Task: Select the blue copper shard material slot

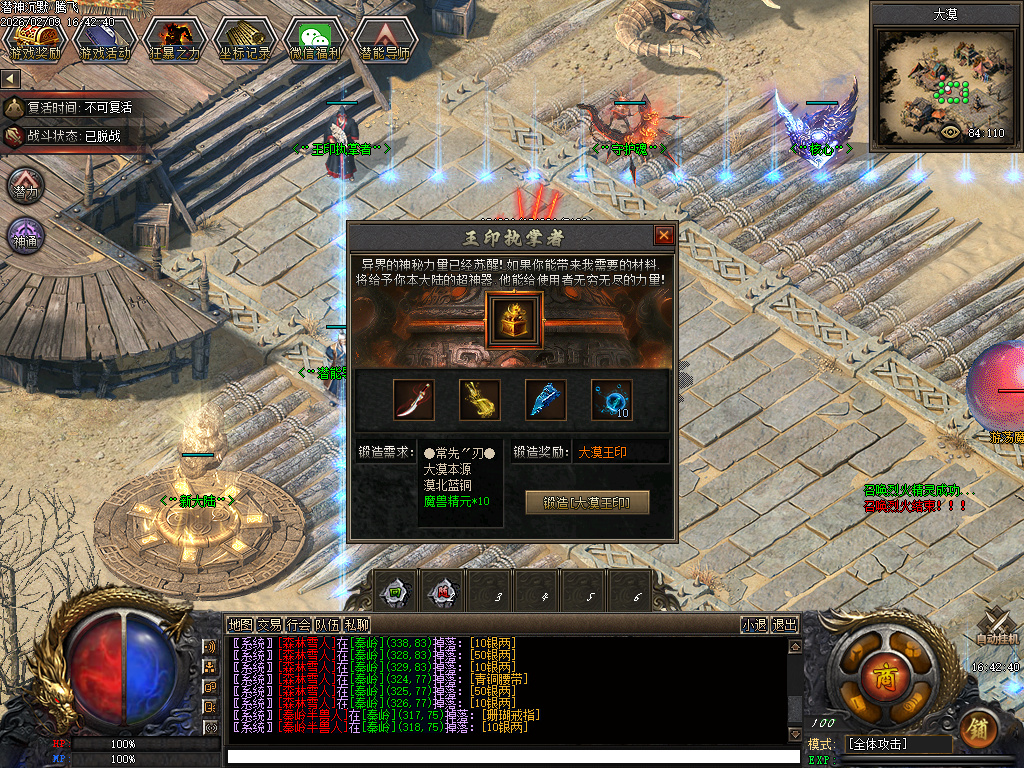Action: tap(546, 399)
